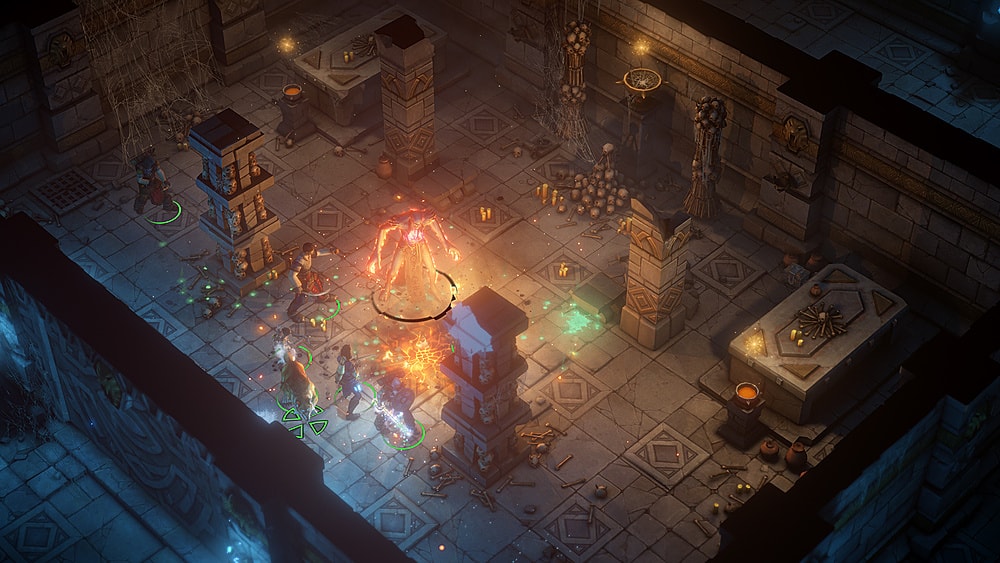The image size is (1000, 563).
Task: Target the fiery glowing enemy in the ring
Action: [x=412, y=258]
